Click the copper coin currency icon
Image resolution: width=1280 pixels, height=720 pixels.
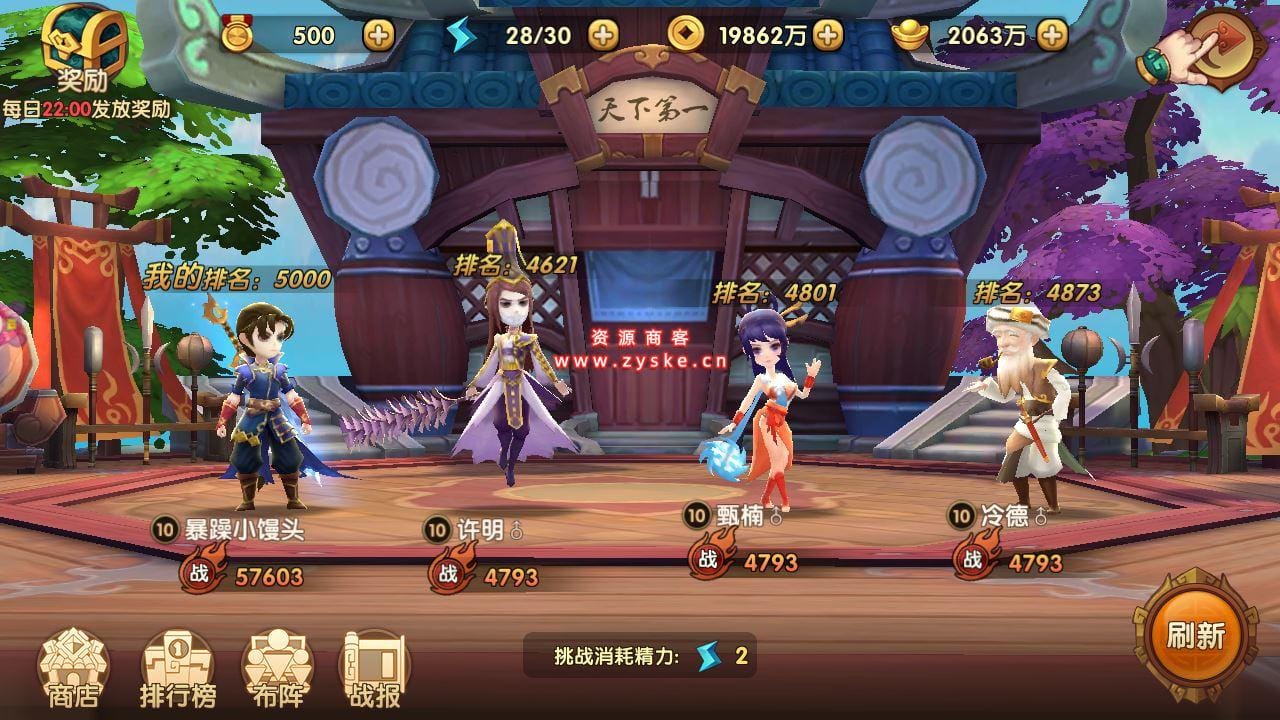tap(688, 33)
